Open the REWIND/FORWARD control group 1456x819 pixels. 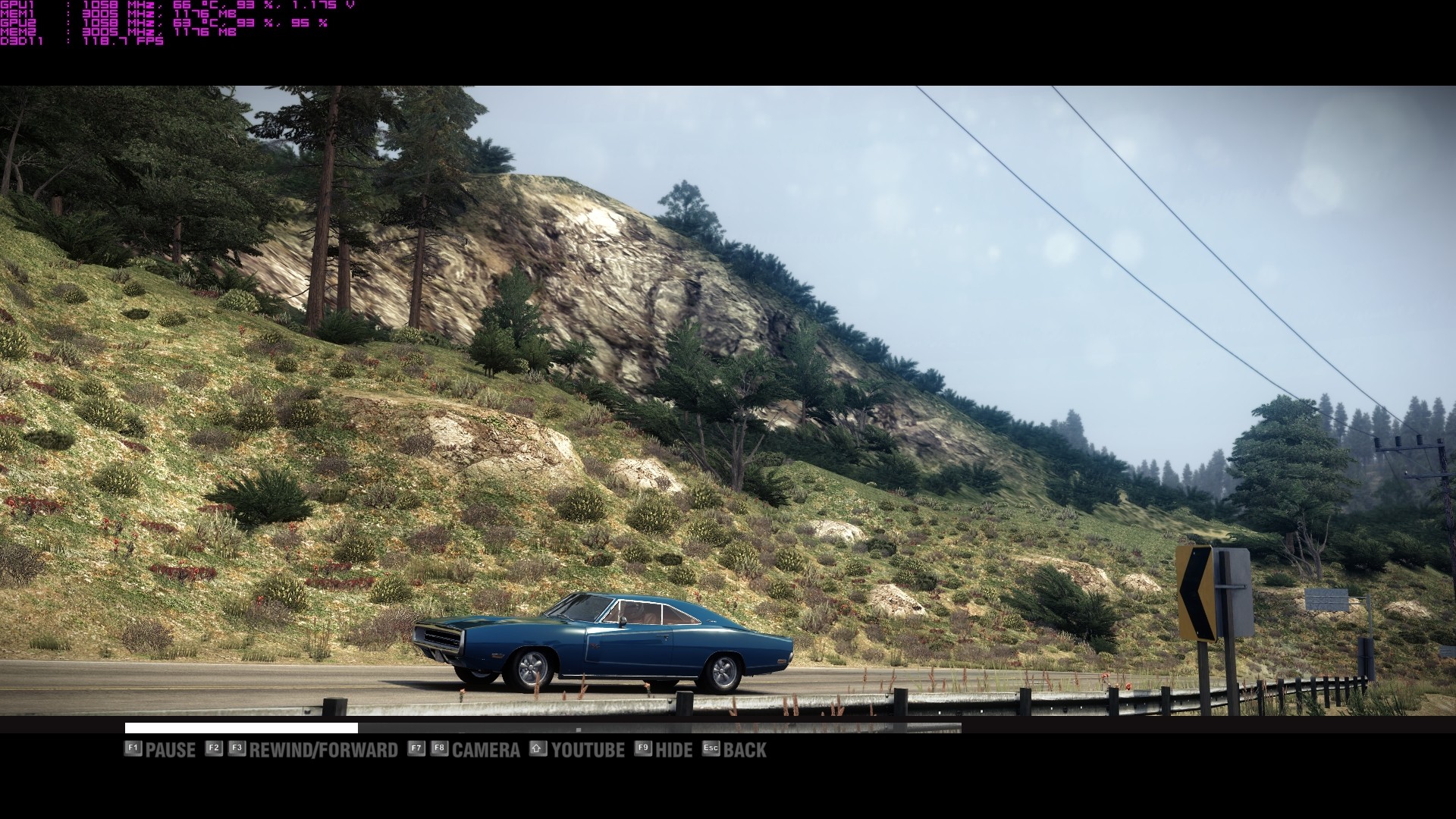[326, 749]
